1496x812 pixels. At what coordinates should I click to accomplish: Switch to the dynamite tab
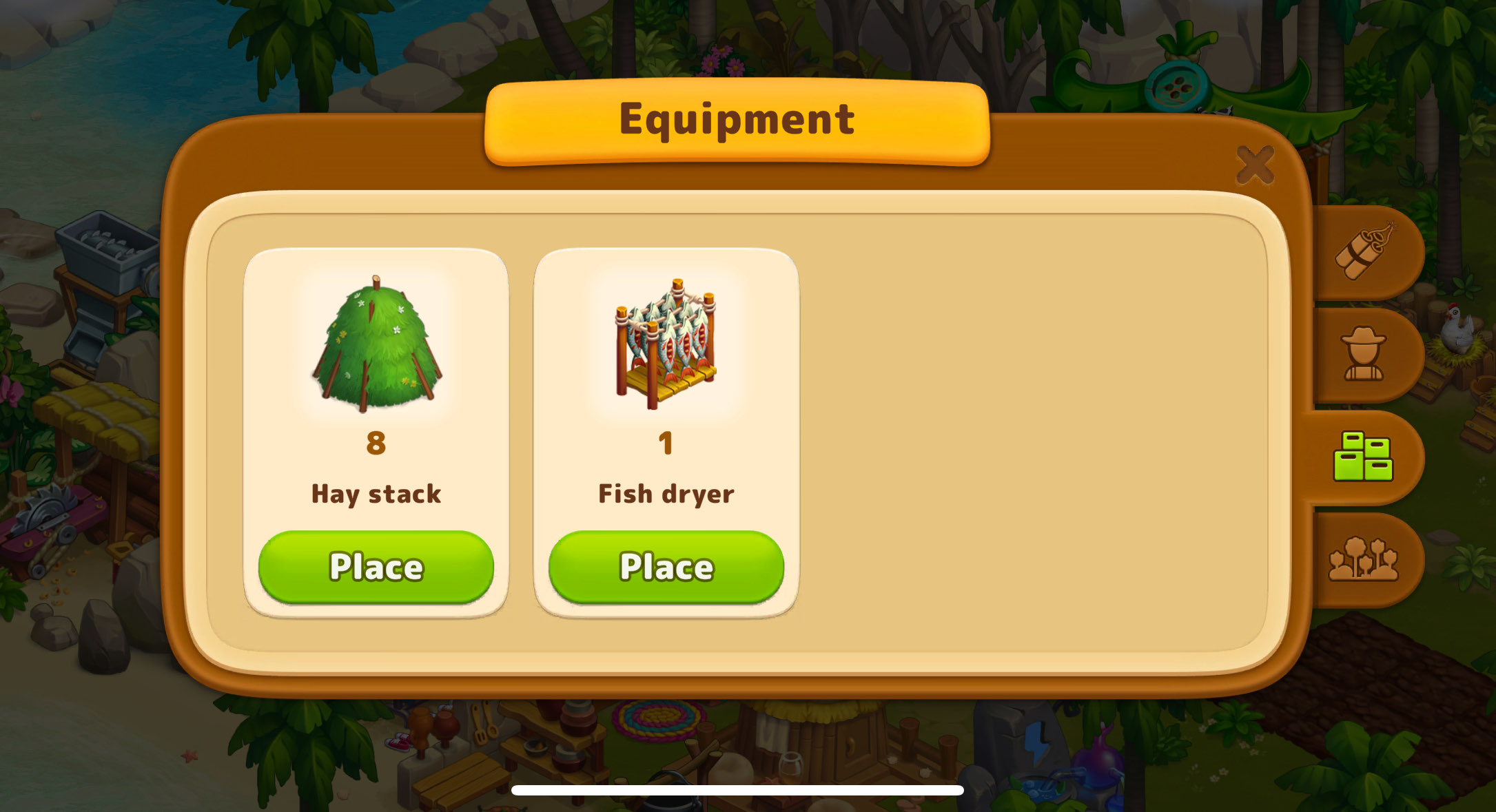1364,251
